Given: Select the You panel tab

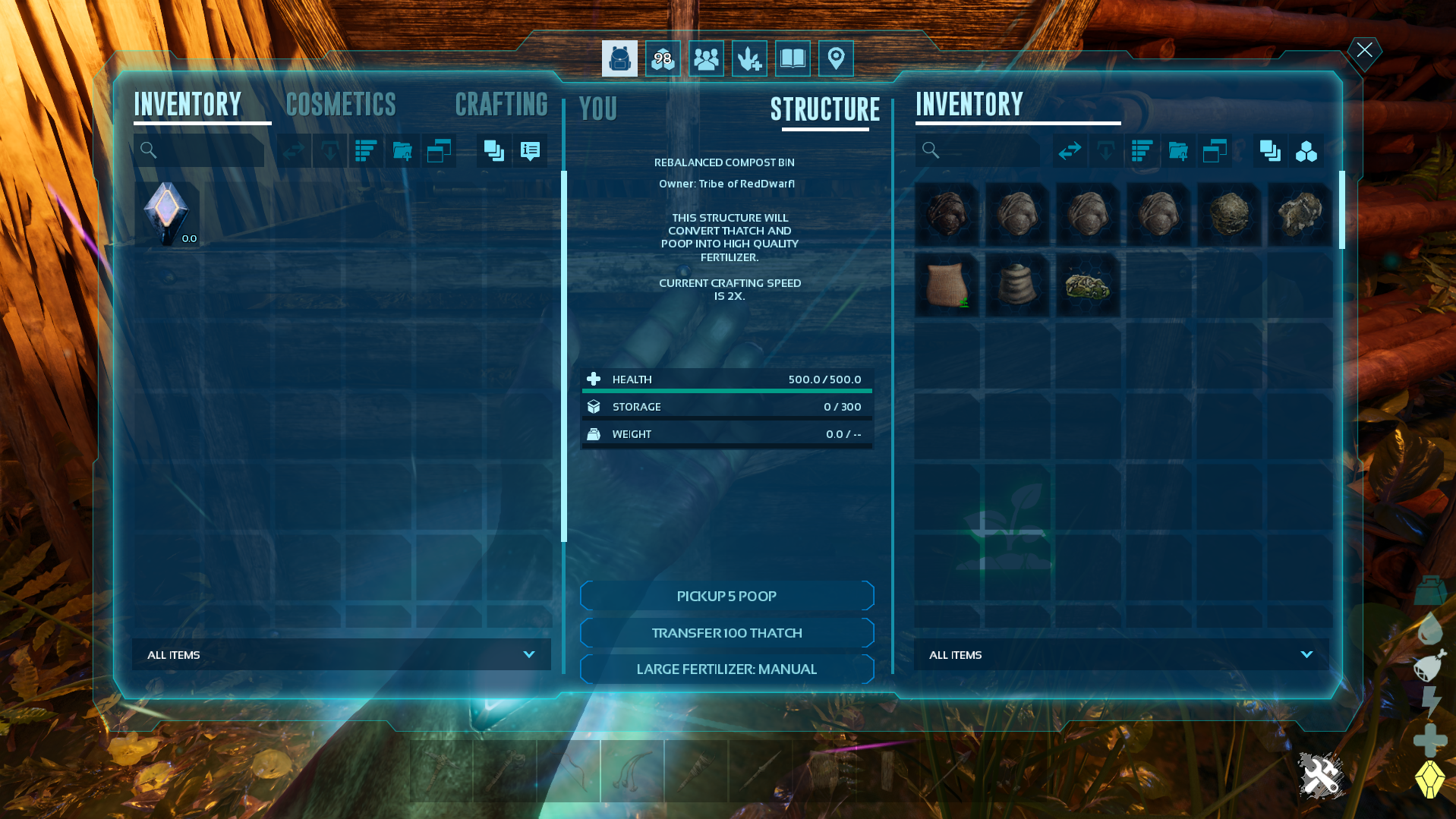Looking at the screenshot, I should tap(598, 109).
